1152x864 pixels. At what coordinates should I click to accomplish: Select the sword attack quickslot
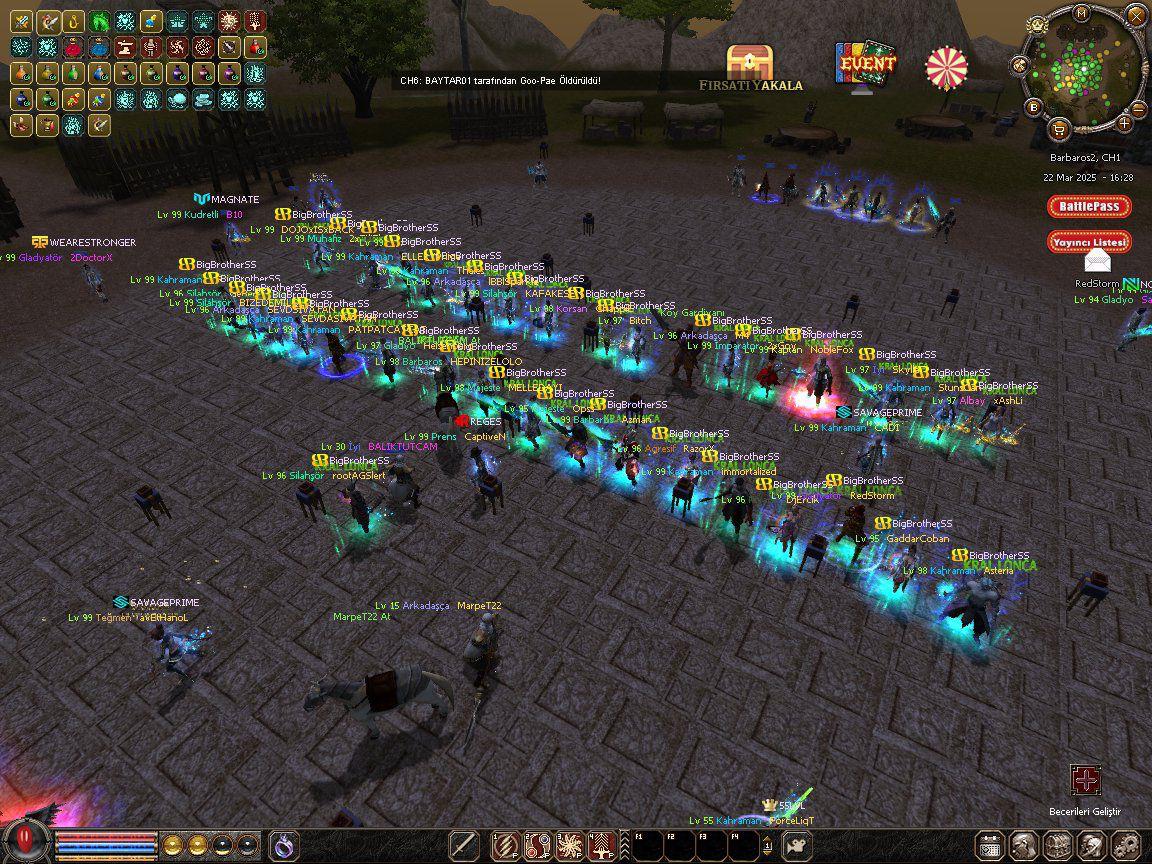463,845
